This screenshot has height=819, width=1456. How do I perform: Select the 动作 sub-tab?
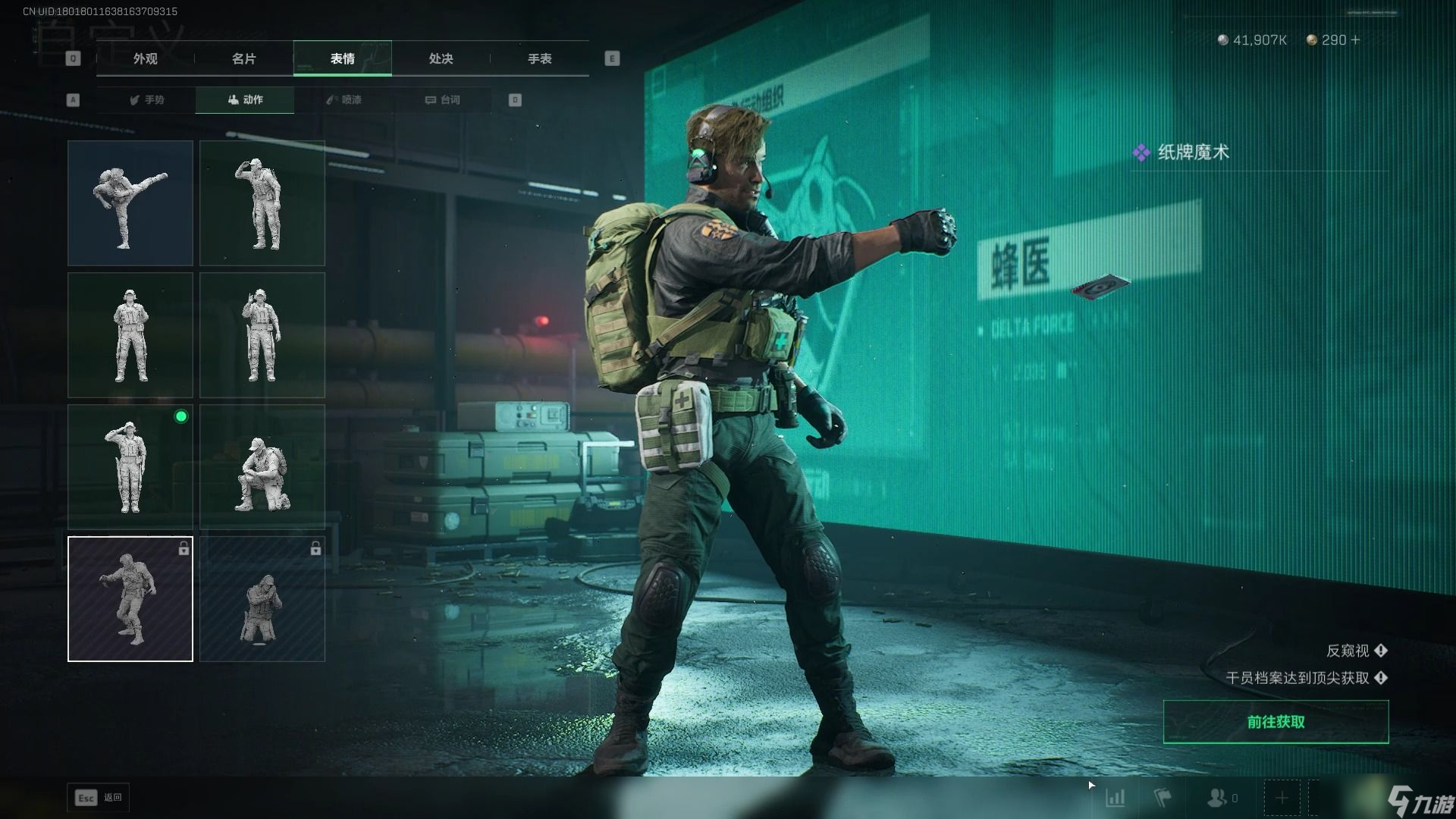(245, 99)
